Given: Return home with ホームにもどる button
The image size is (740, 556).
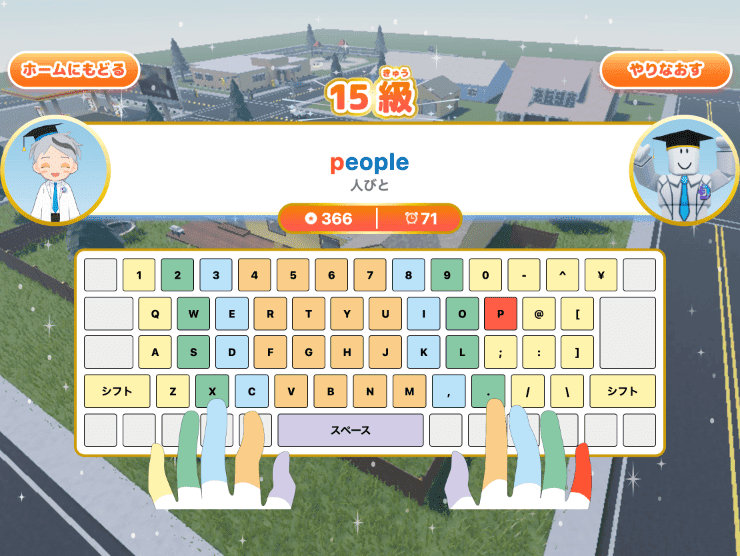Looking at the screenshot, I should pyautogui.click(x=69, y=70).
